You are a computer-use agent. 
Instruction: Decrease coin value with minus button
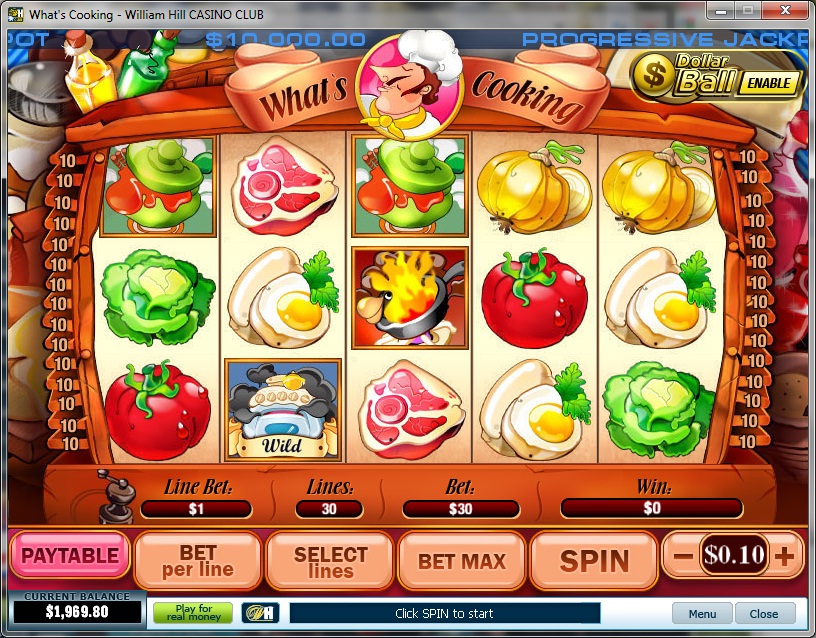click(684, 556)
